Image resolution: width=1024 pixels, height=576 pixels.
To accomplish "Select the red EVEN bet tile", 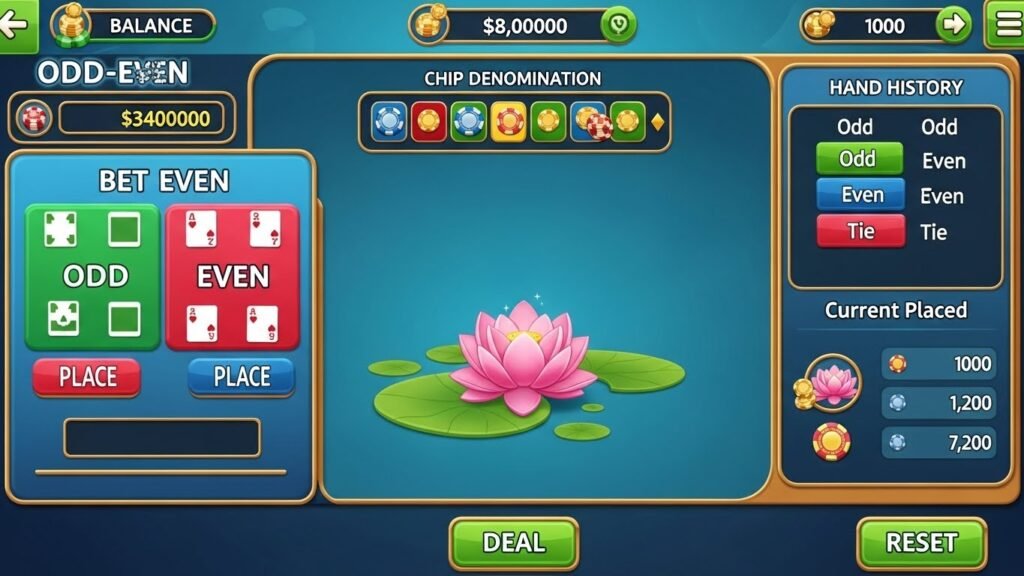I will click(x=232, y=276).
